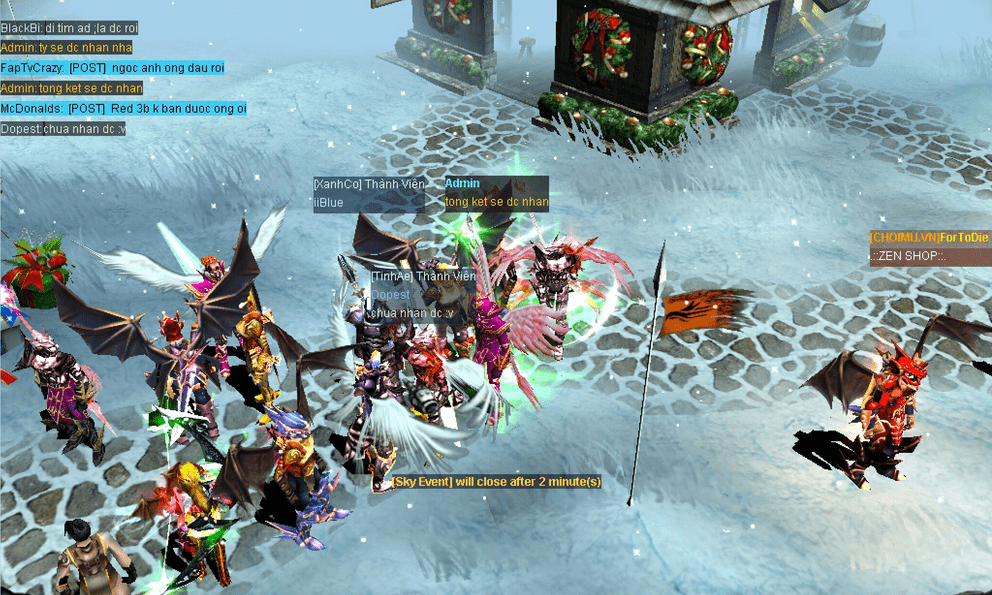Image resolution: width=992 pixels, height=595 pixels.
Task: Select the ForToDie player nameplate
Action: 928,237
